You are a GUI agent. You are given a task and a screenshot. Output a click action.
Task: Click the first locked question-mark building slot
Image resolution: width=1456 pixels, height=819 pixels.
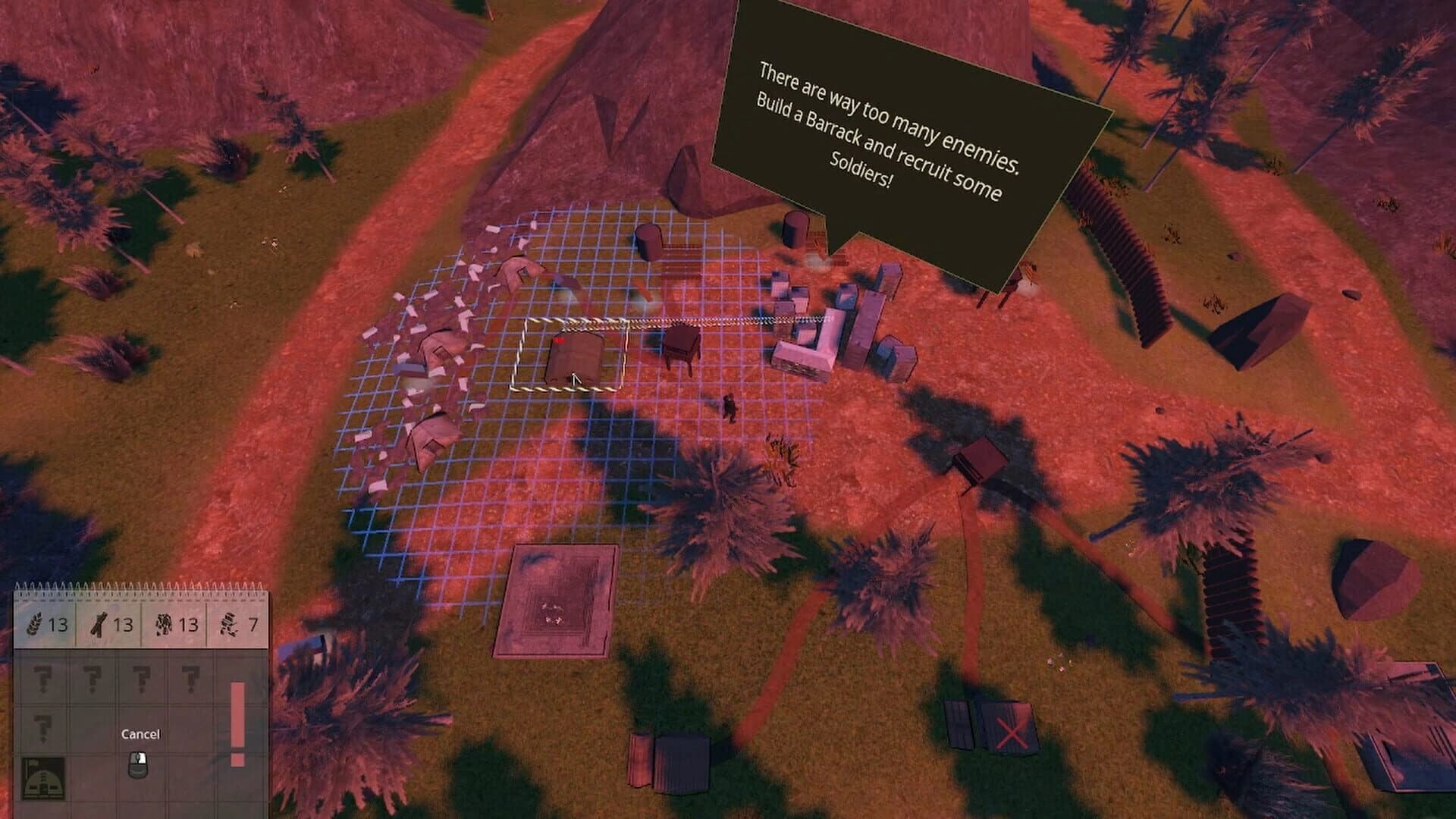tap(43, 679)
